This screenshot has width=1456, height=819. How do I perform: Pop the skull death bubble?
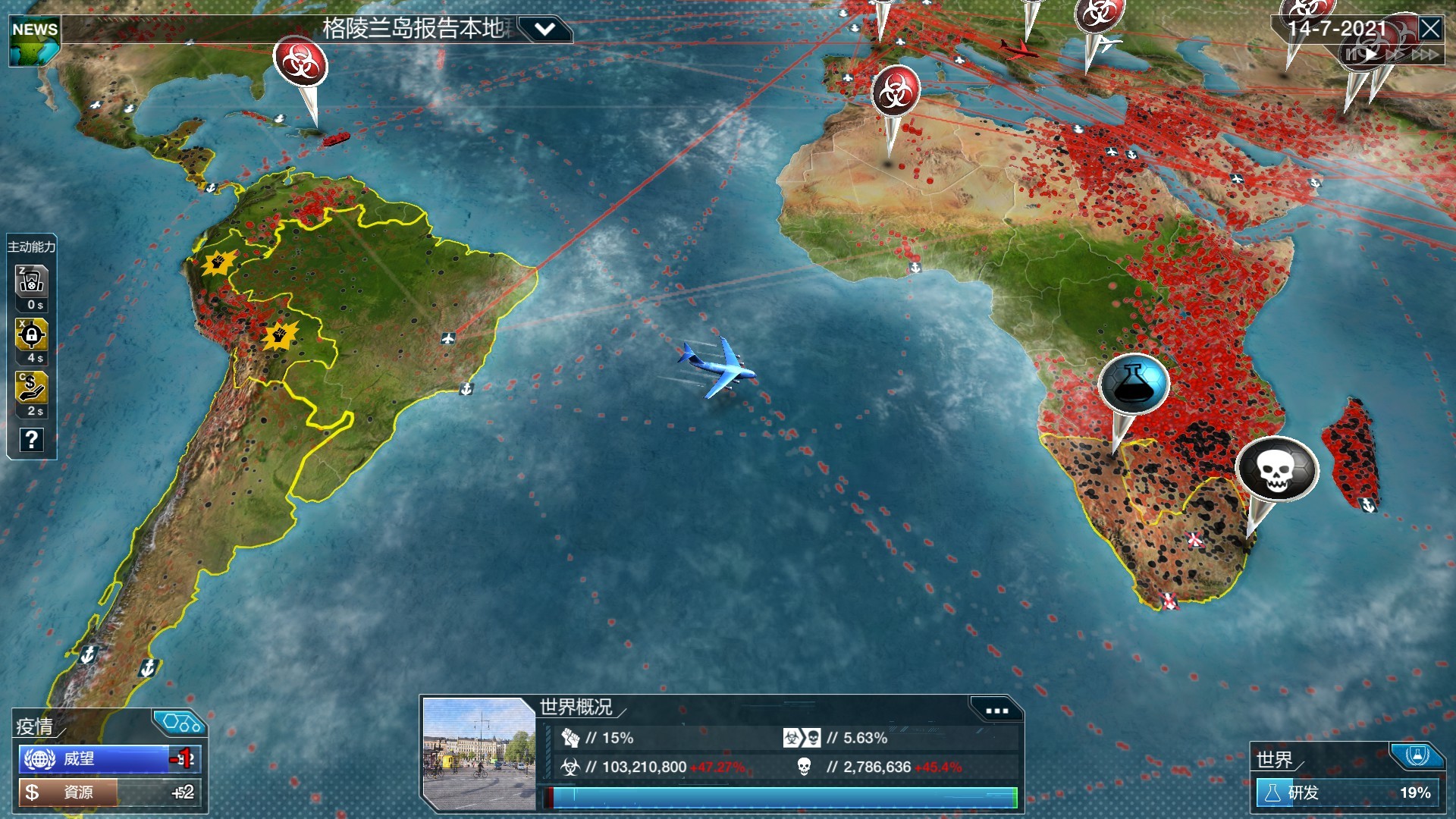click(1277, 469)
